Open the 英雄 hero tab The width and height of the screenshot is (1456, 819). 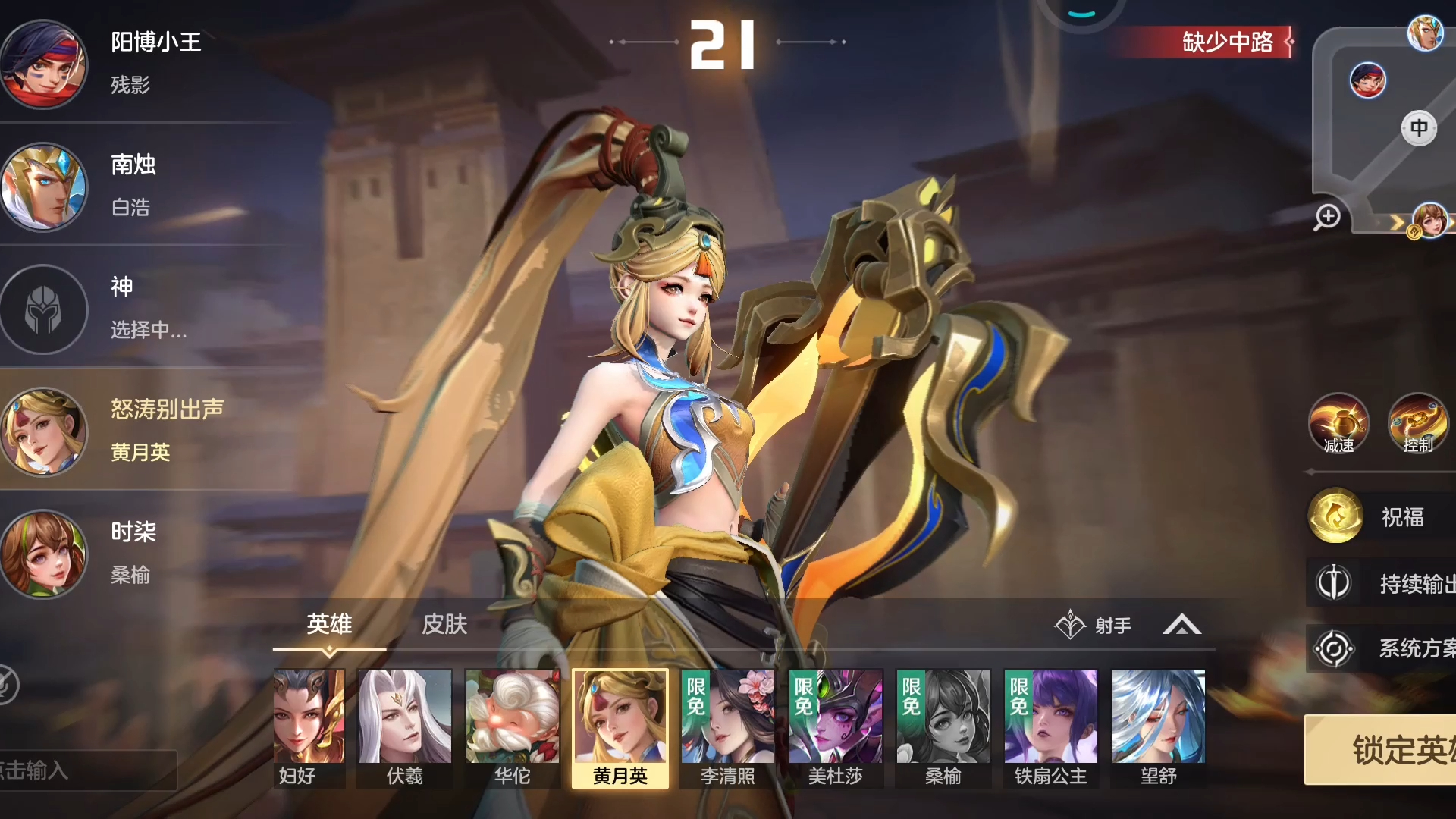point(329,624)
